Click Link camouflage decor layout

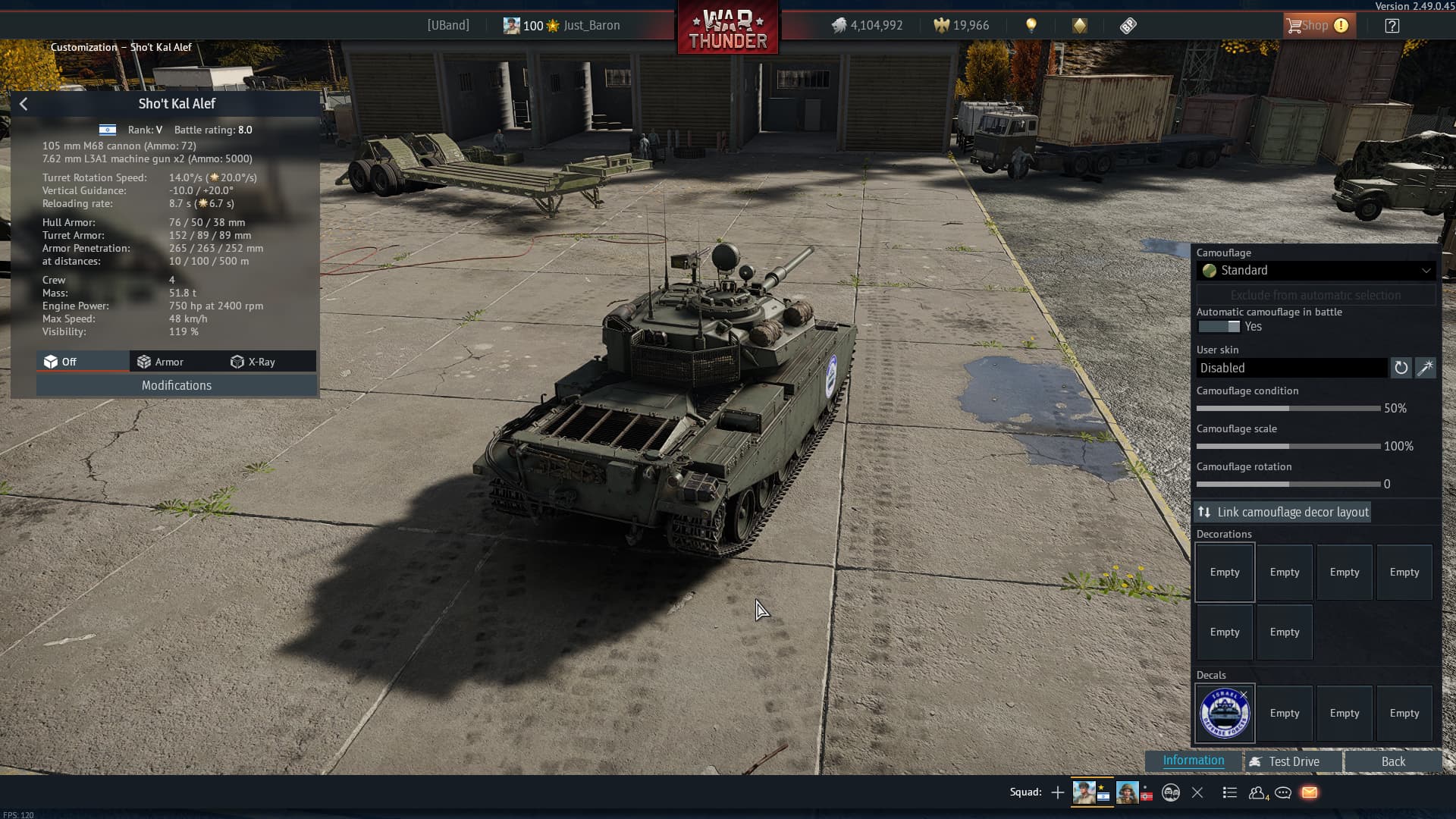1283,513
